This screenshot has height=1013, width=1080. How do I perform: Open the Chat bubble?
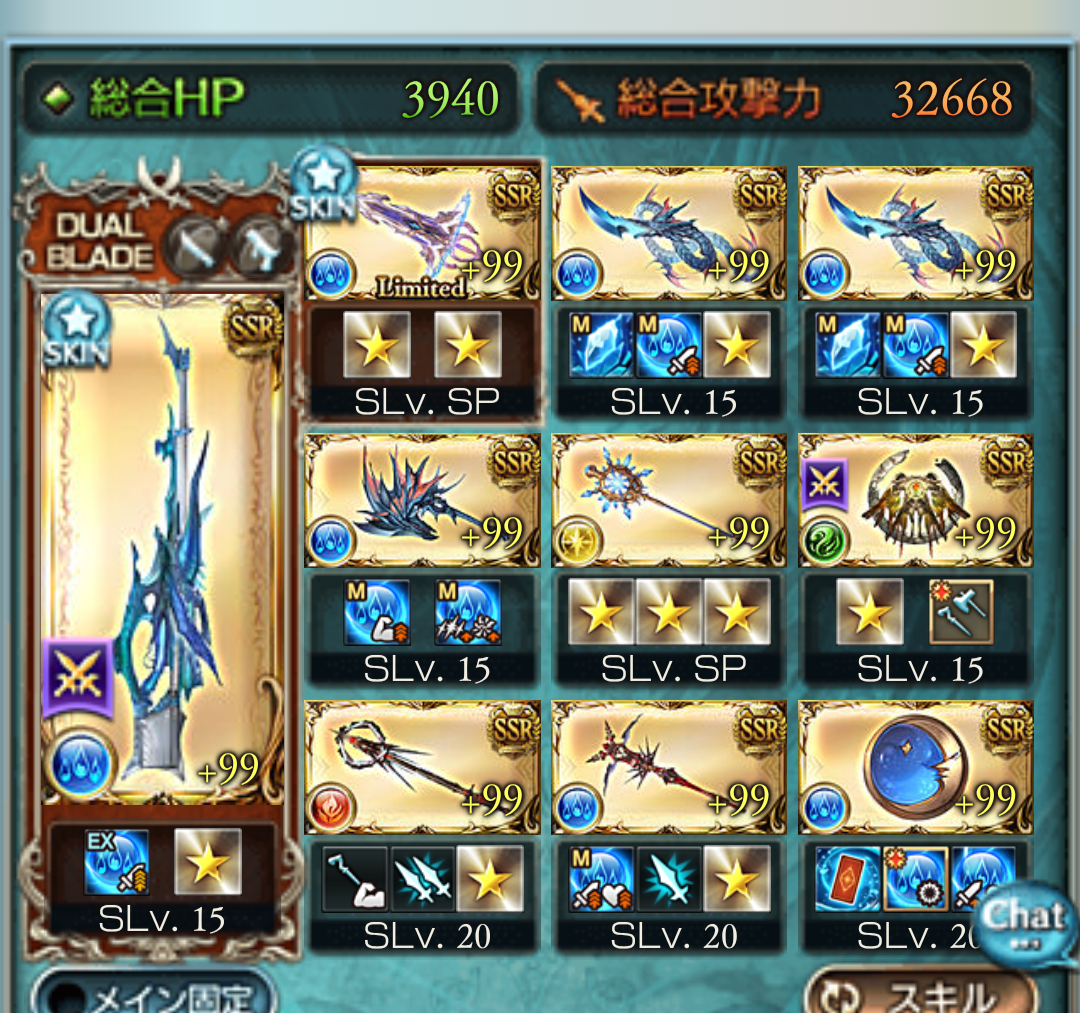point(1025,922)
